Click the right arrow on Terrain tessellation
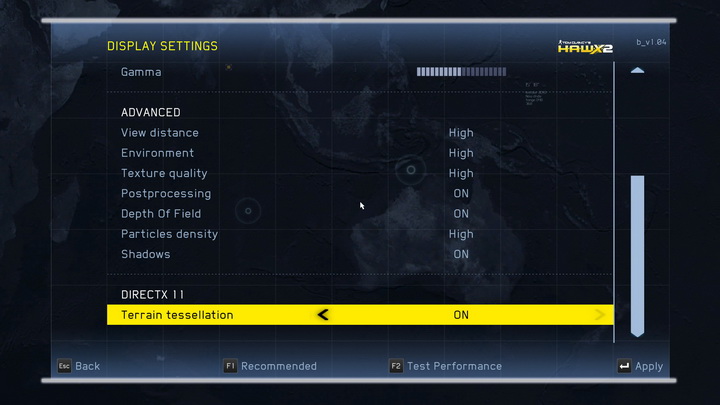 point(600,315)
